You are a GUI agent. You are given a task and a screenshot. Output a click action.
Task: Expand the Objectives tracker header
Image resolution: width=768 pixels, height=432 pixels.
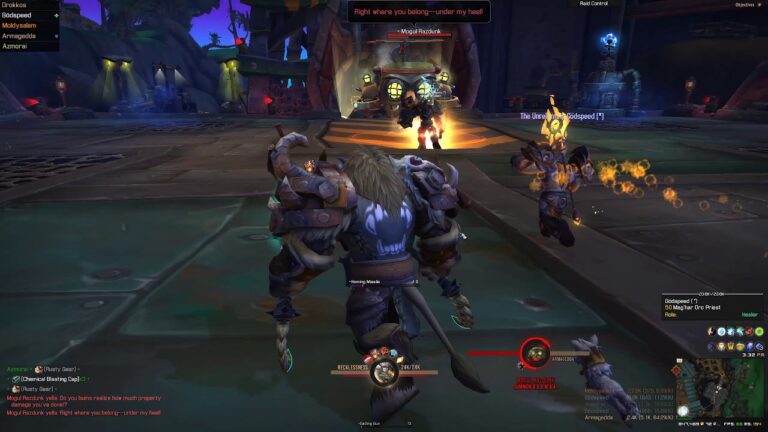[745, 4]
